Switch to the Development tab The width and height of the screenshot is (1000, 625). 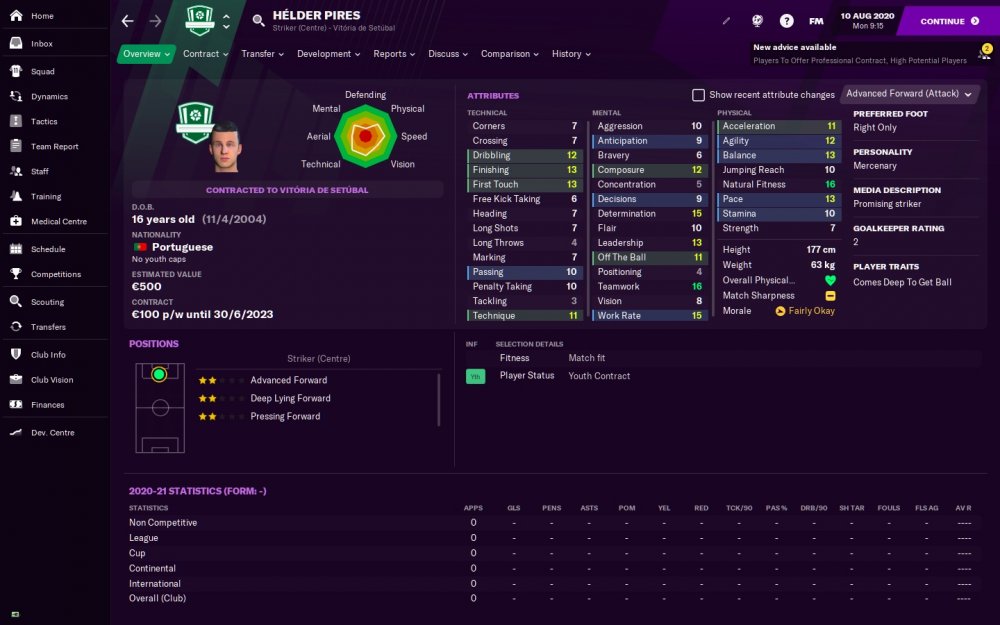[328, 54]
